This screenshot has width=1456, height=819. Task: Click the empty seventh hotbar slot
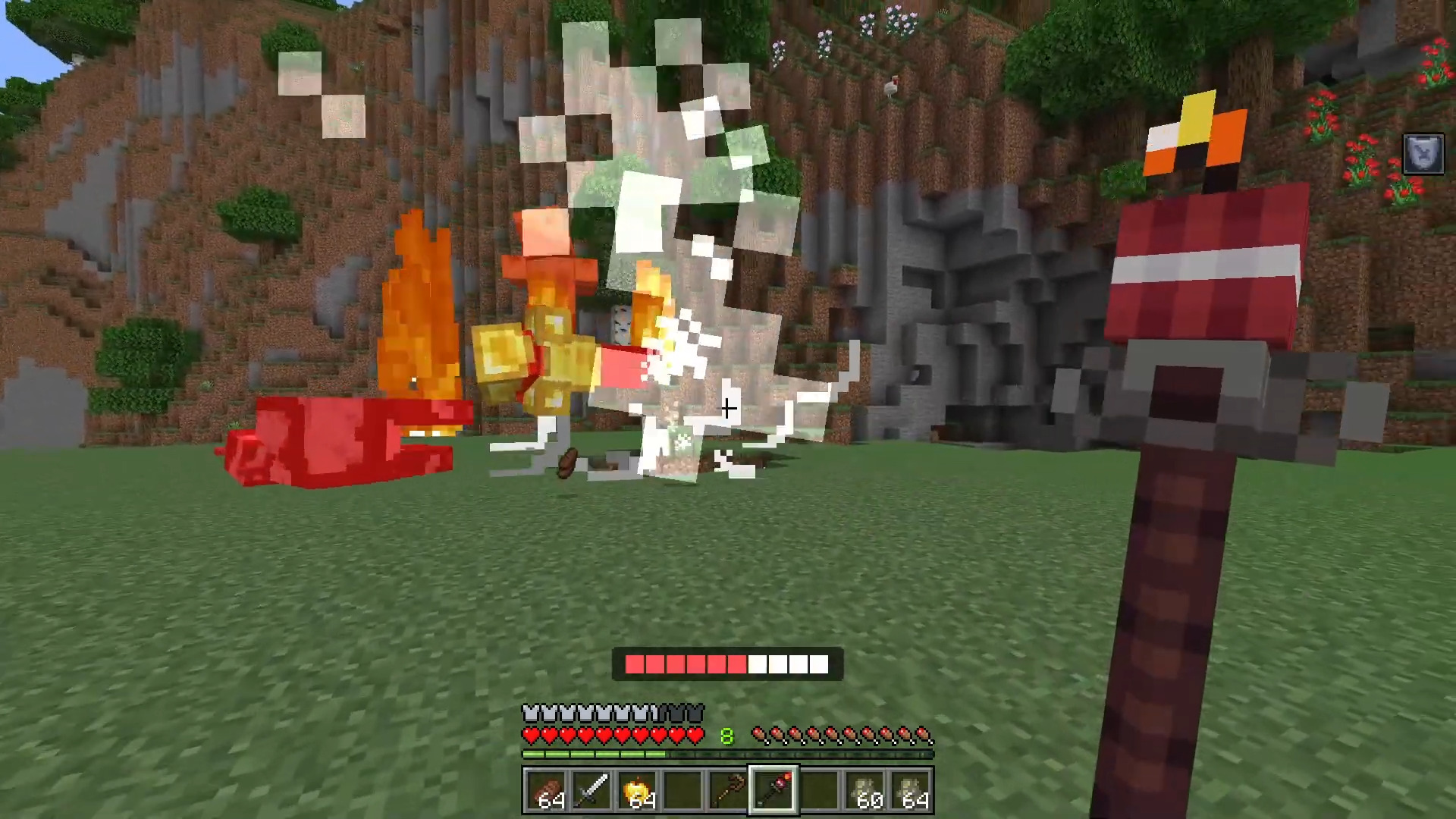[x=821, y=790]
